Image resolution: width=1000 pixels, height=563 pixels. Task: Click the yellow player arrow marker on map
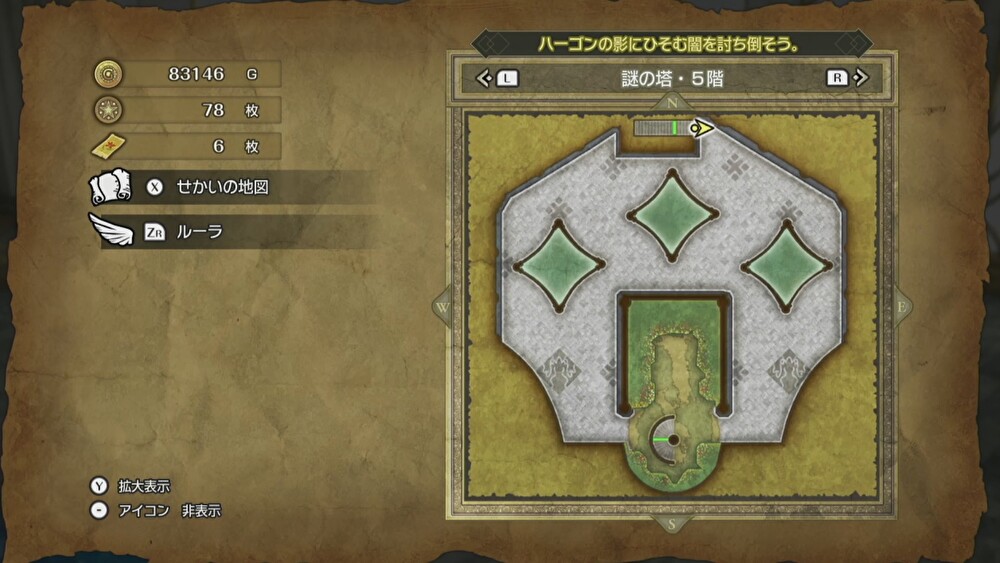[x=703, y=128]
